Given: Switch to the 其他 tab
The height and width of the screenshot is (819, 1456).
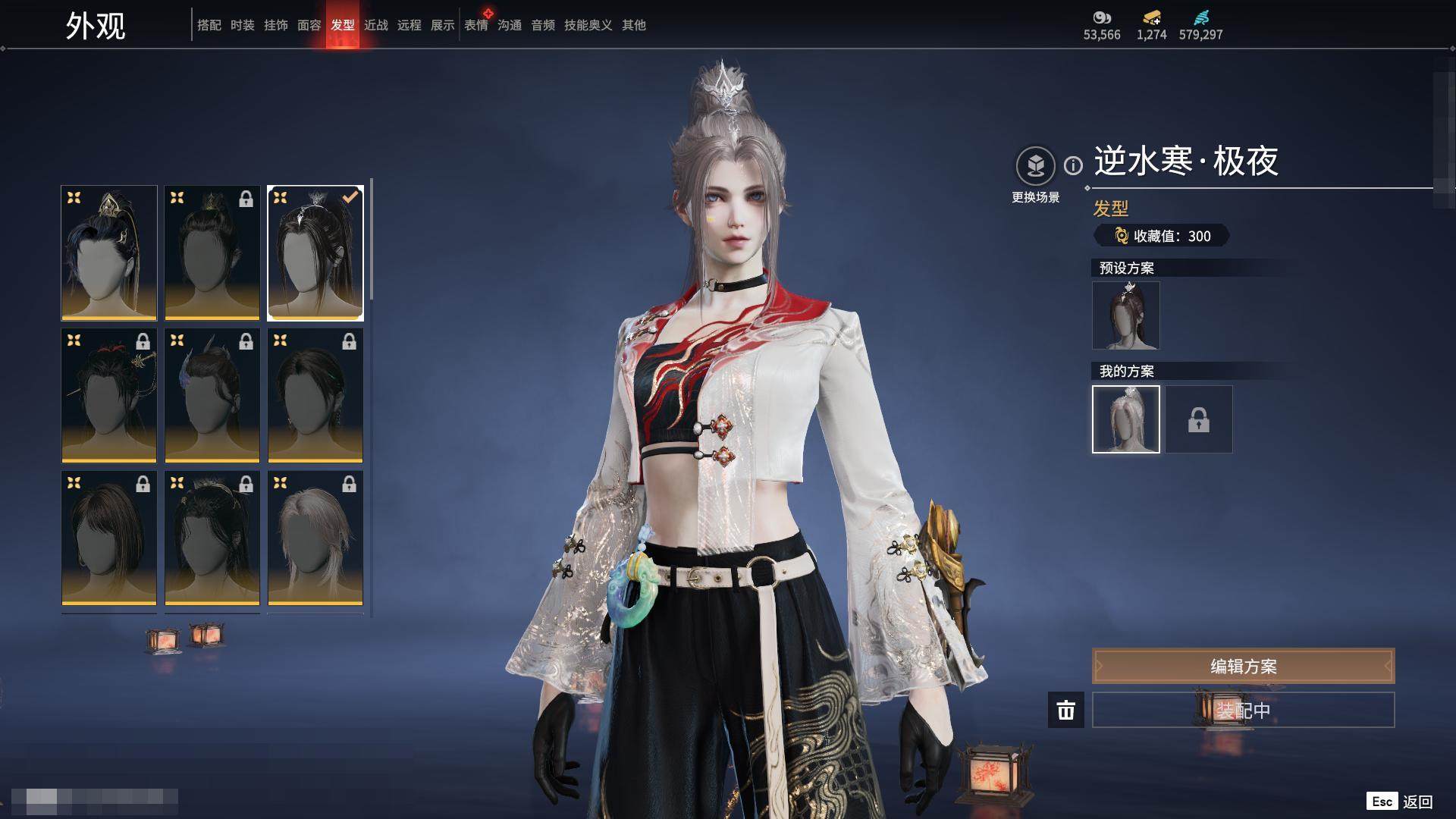Looking at the screenshot, I should pos(633,25).
